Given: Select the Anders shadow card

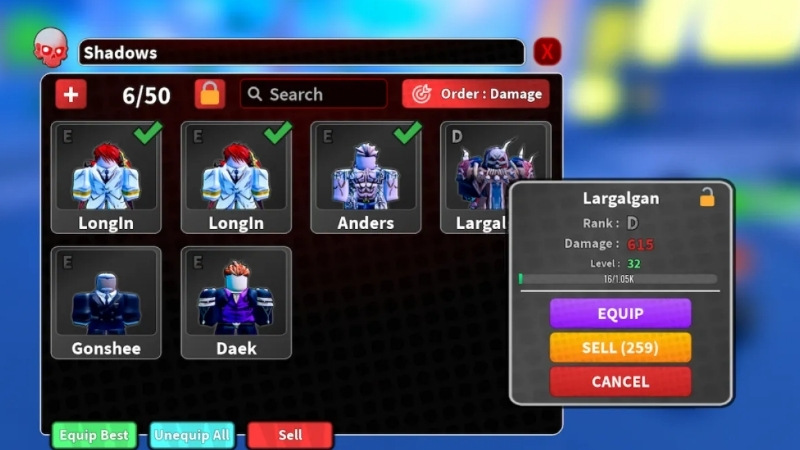Looking at the screenshot, I should click(x=365, y=178).
